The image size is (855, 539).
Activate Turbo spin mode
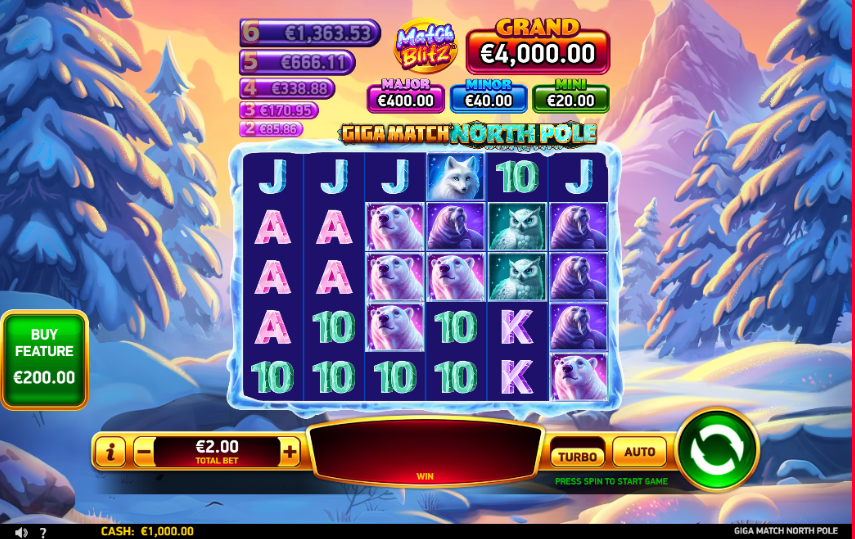pos(577,455)
